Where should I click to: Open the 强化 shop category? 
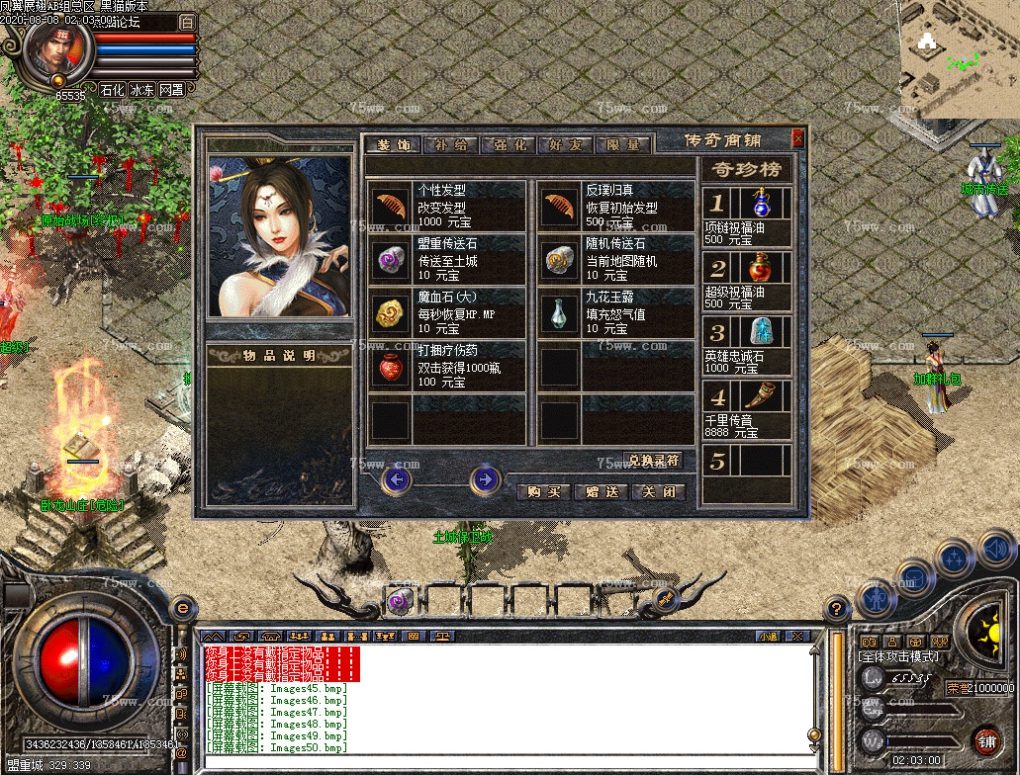pos(508,144)
